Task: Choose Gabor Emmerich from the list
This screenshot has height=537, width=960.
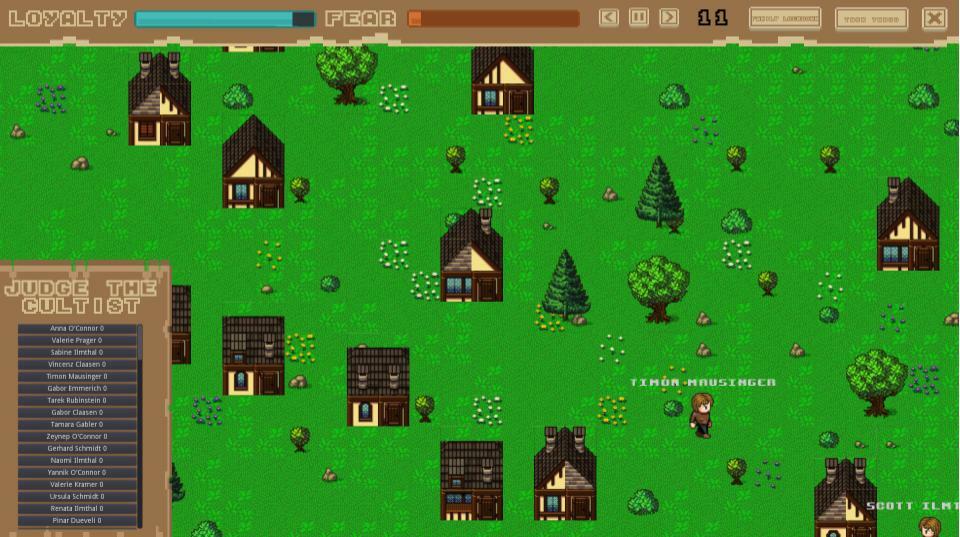Action: (x=78, y=389)
